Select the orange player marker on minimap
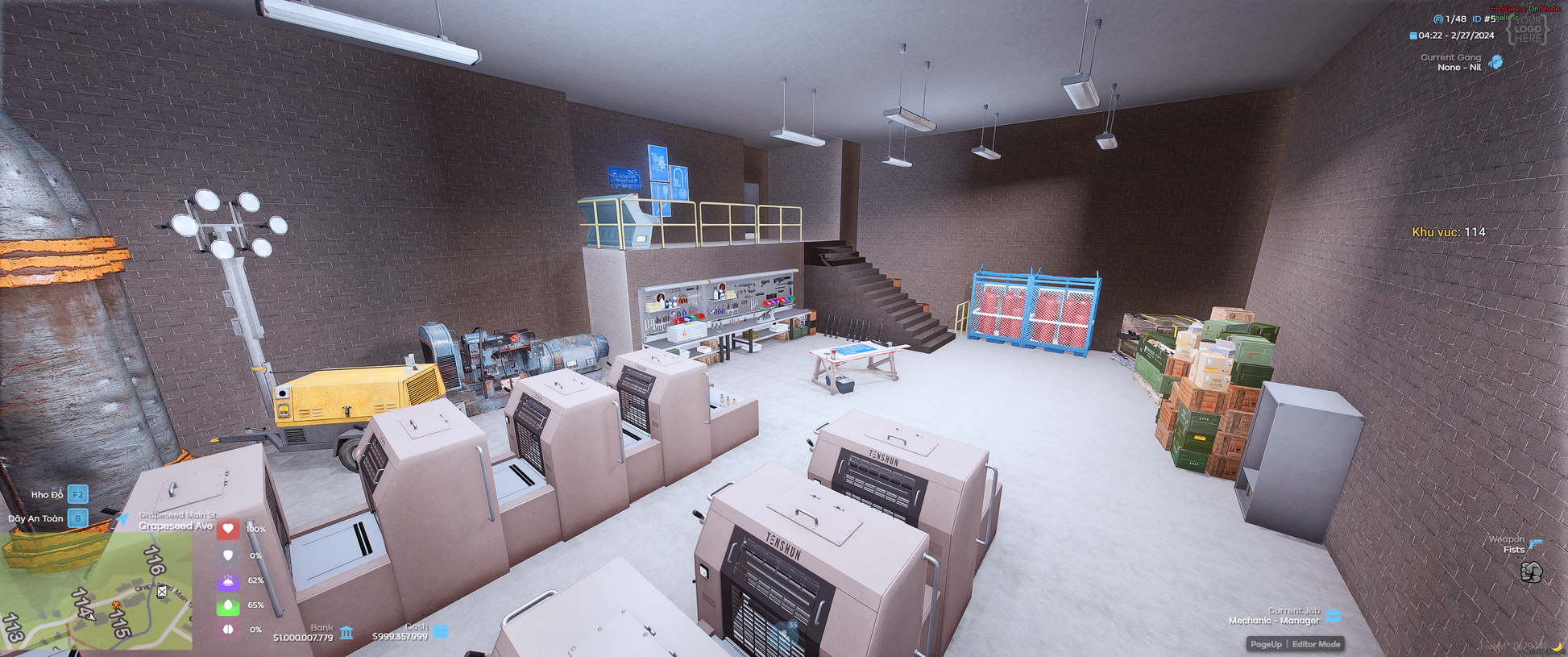Viewport: 1568px width, 657px height. click(115, 605)
